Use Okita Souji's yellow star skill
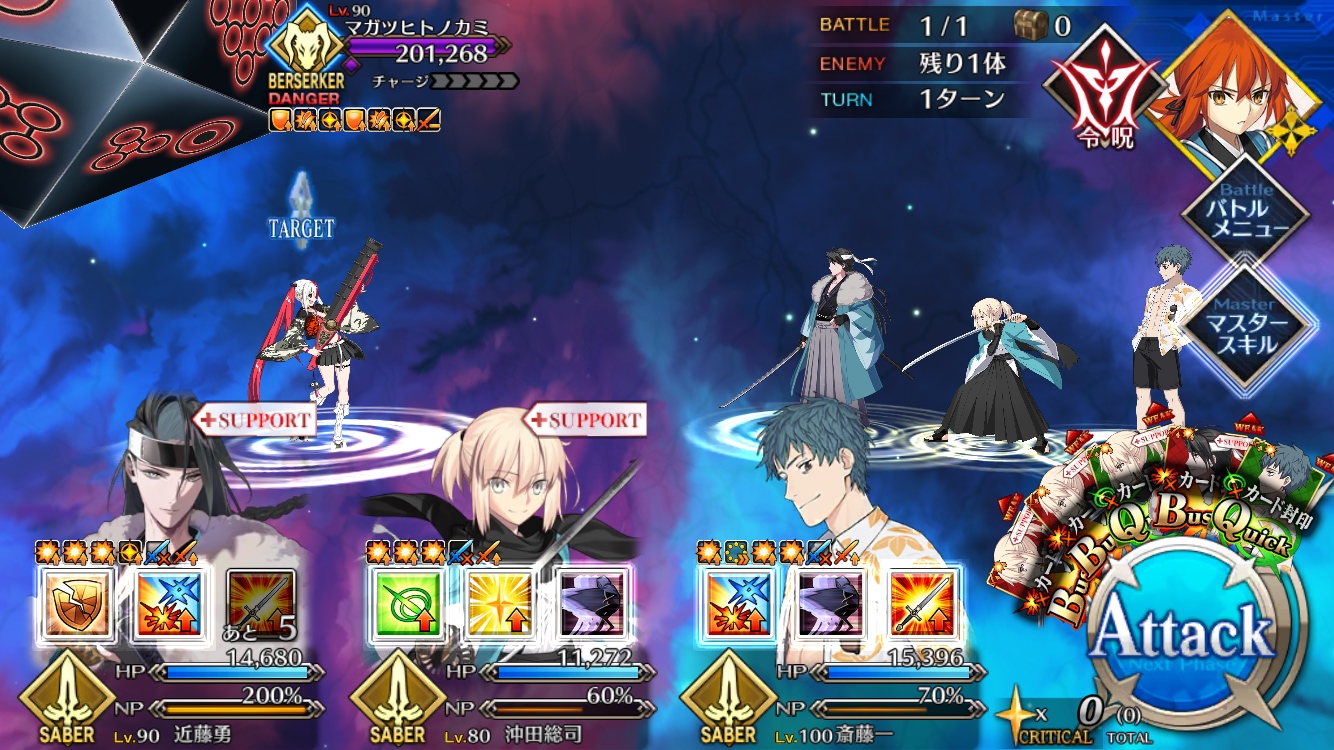The width and height of the screenshot is (1334, 750). [x=497, y=602]
